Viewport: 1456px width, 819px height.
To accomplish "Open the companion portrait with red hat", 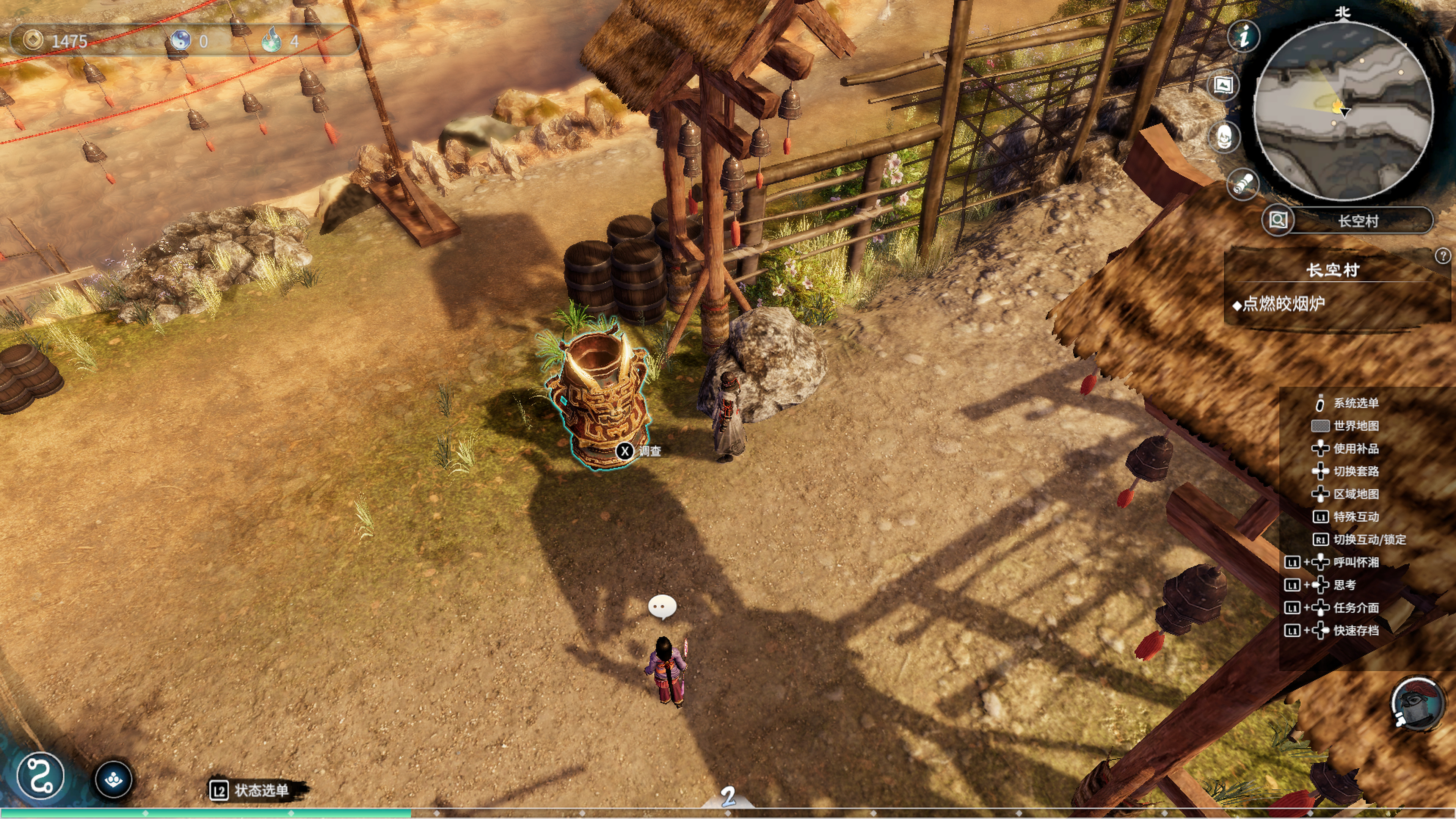I will tap(1416, 704).
